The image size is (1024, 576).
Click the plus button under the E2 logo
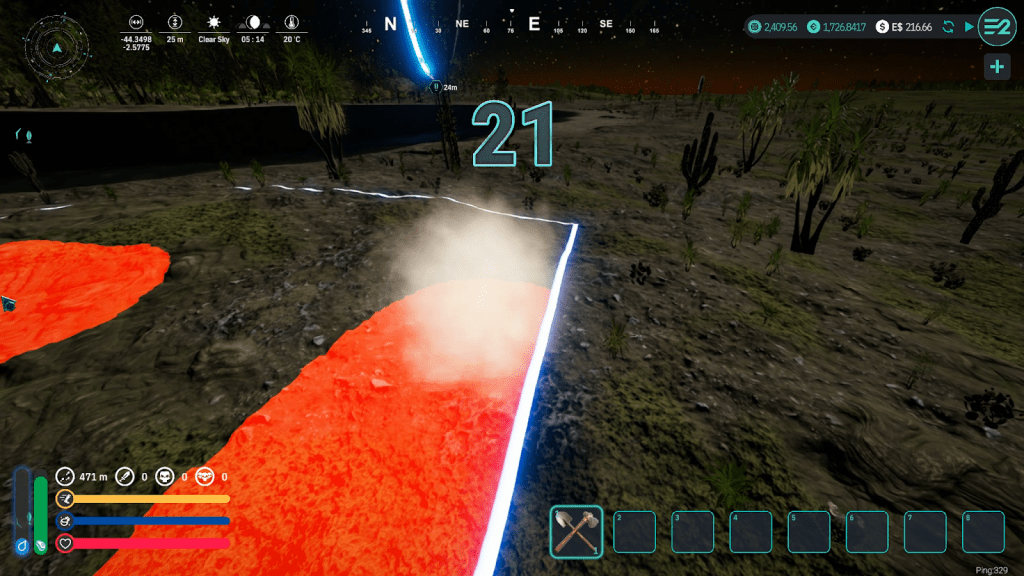[996, 67]
